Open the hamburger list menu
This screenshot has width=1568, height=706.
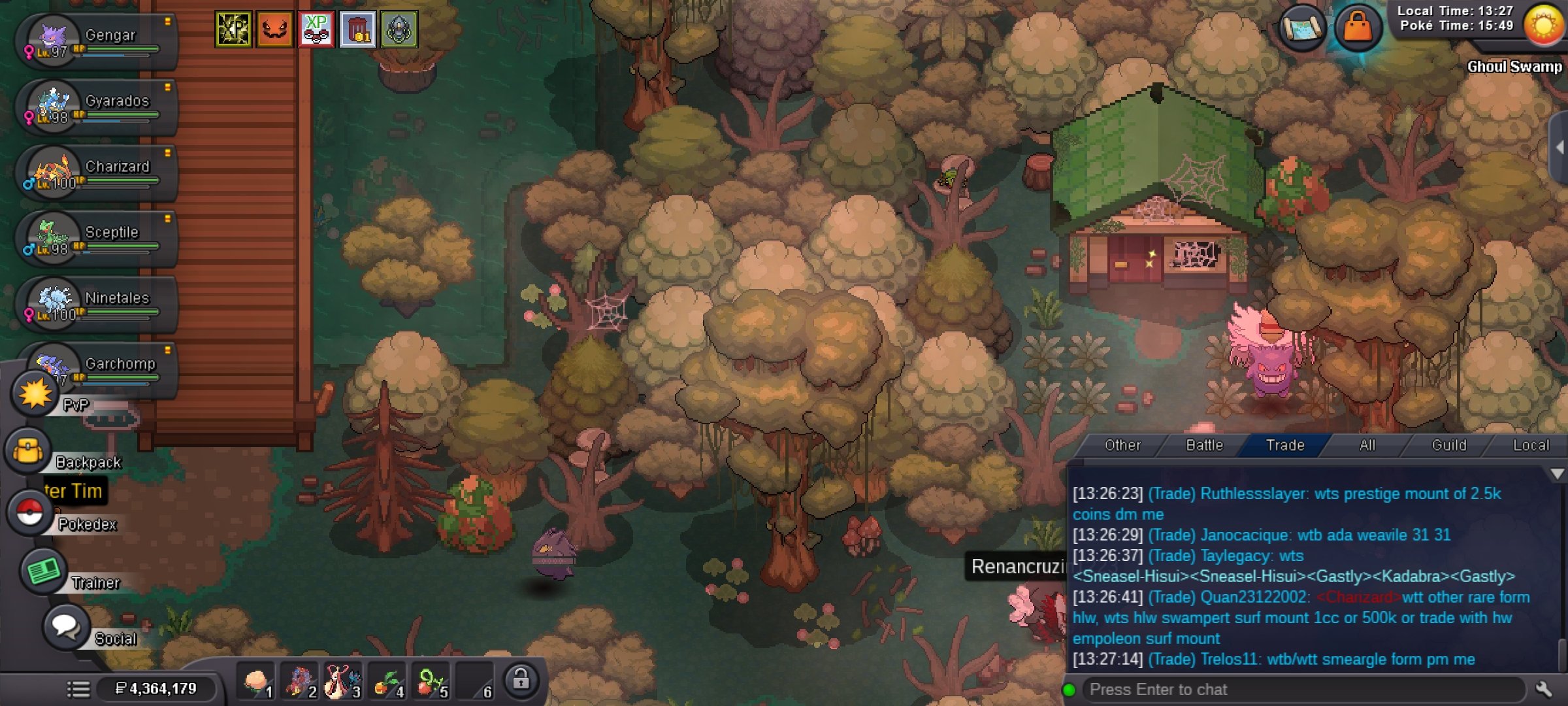pyautogui.click(x=78, y=689)
